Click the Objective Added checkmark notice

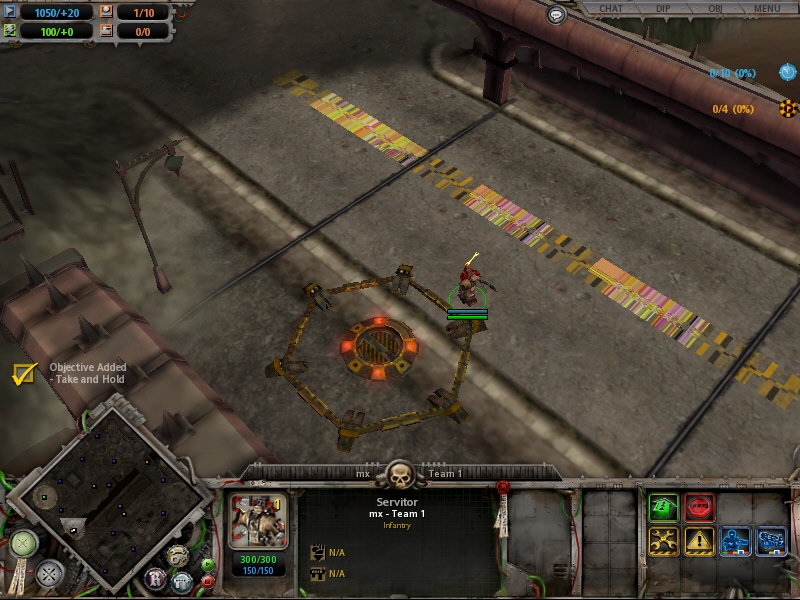(x=24, y=374)
